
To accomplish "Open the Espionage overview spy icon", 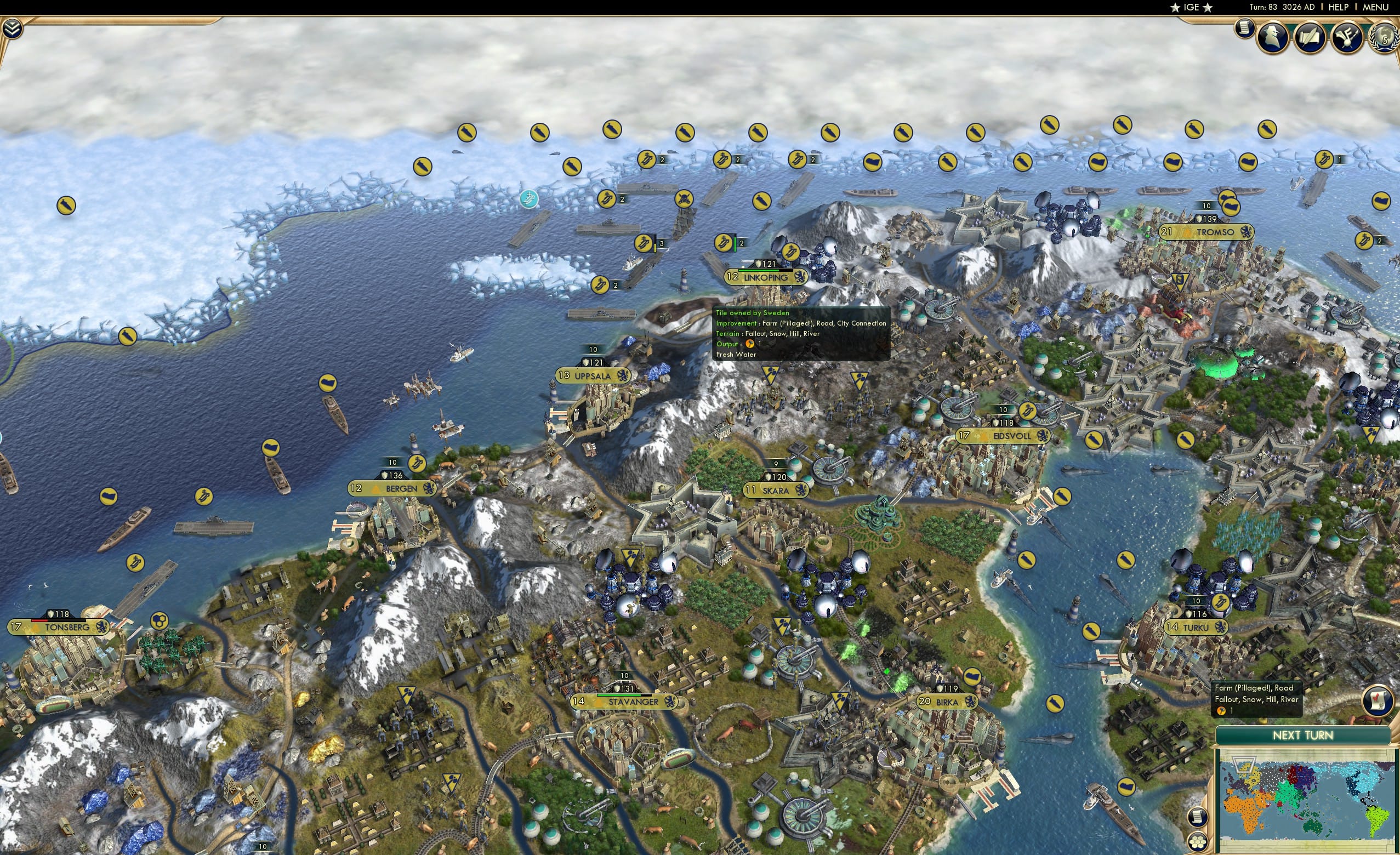I will click(1274, 37).
